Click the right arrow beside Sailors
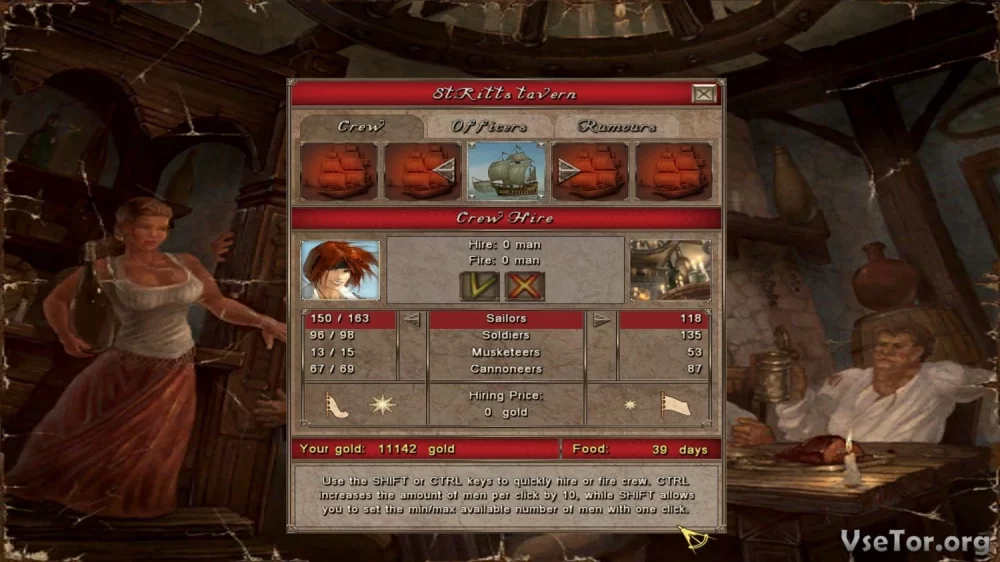The image size is (1000, 562). coord(600,320)
